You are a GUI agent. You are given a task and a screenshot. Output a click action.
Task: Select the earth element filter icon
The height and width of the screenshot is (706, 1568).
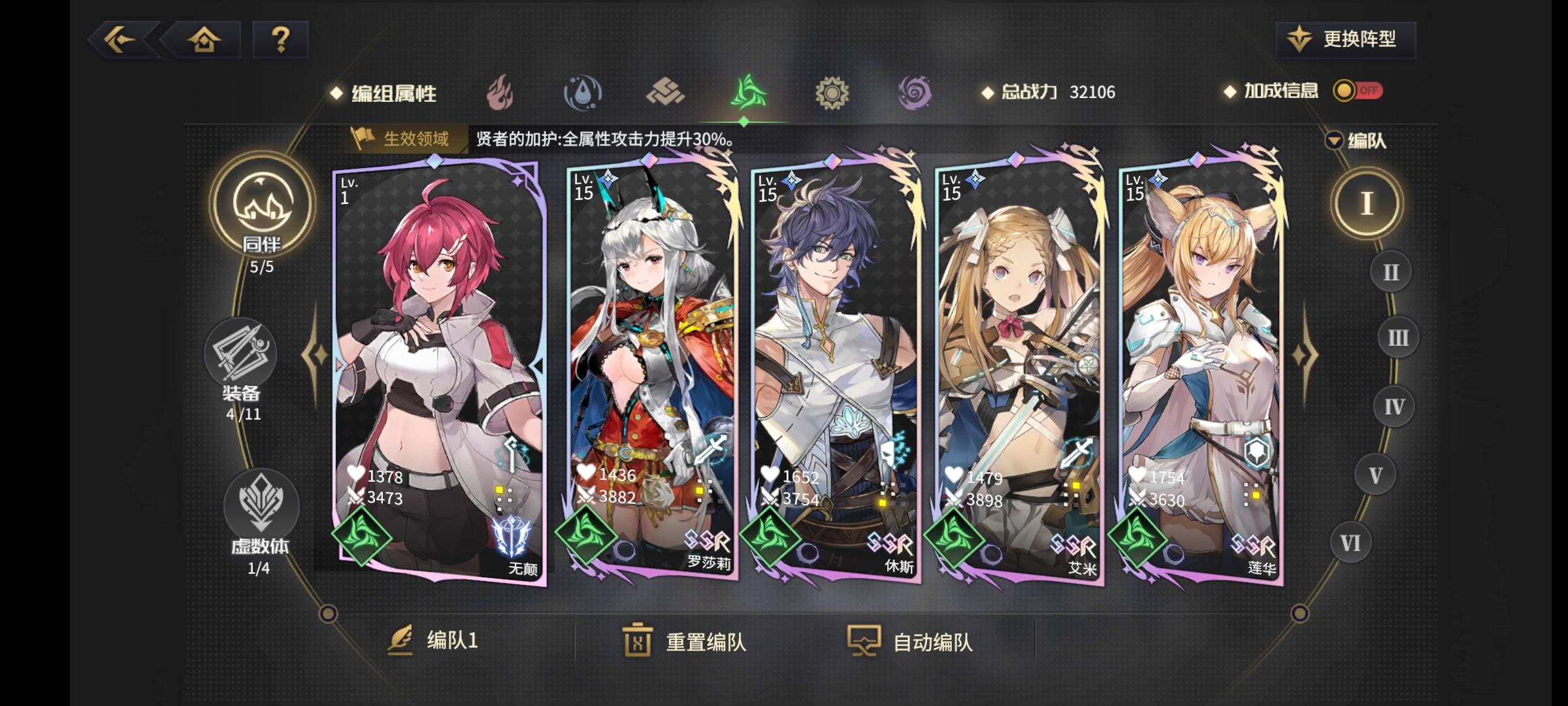click(x=665, y=92)
